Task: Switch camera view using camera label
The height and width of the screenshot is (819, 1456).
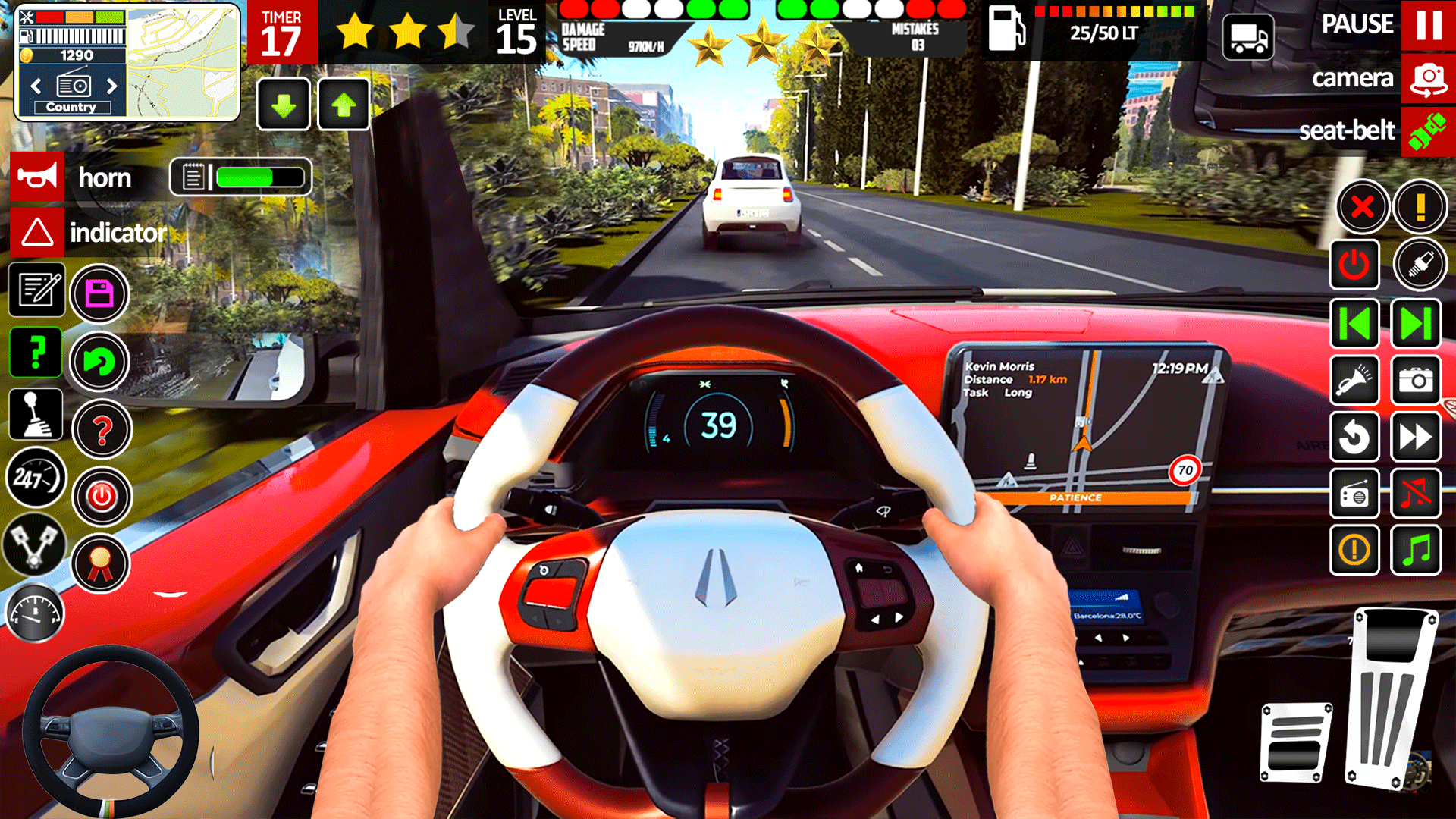Action: point(1354,78)
